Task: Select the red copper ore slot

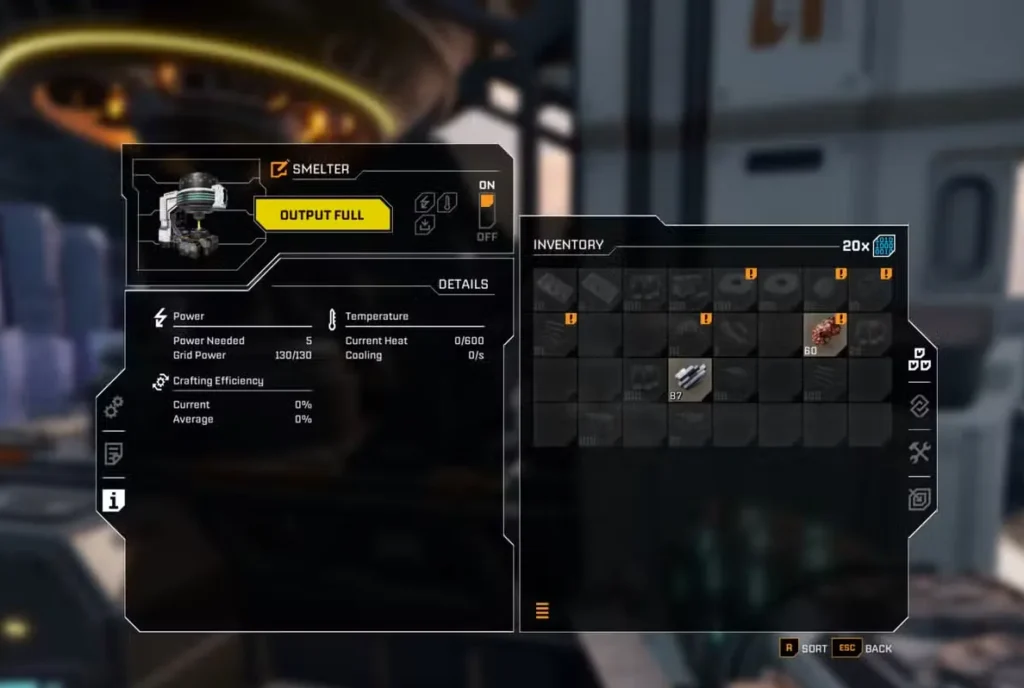Action: tap(825, 335)
